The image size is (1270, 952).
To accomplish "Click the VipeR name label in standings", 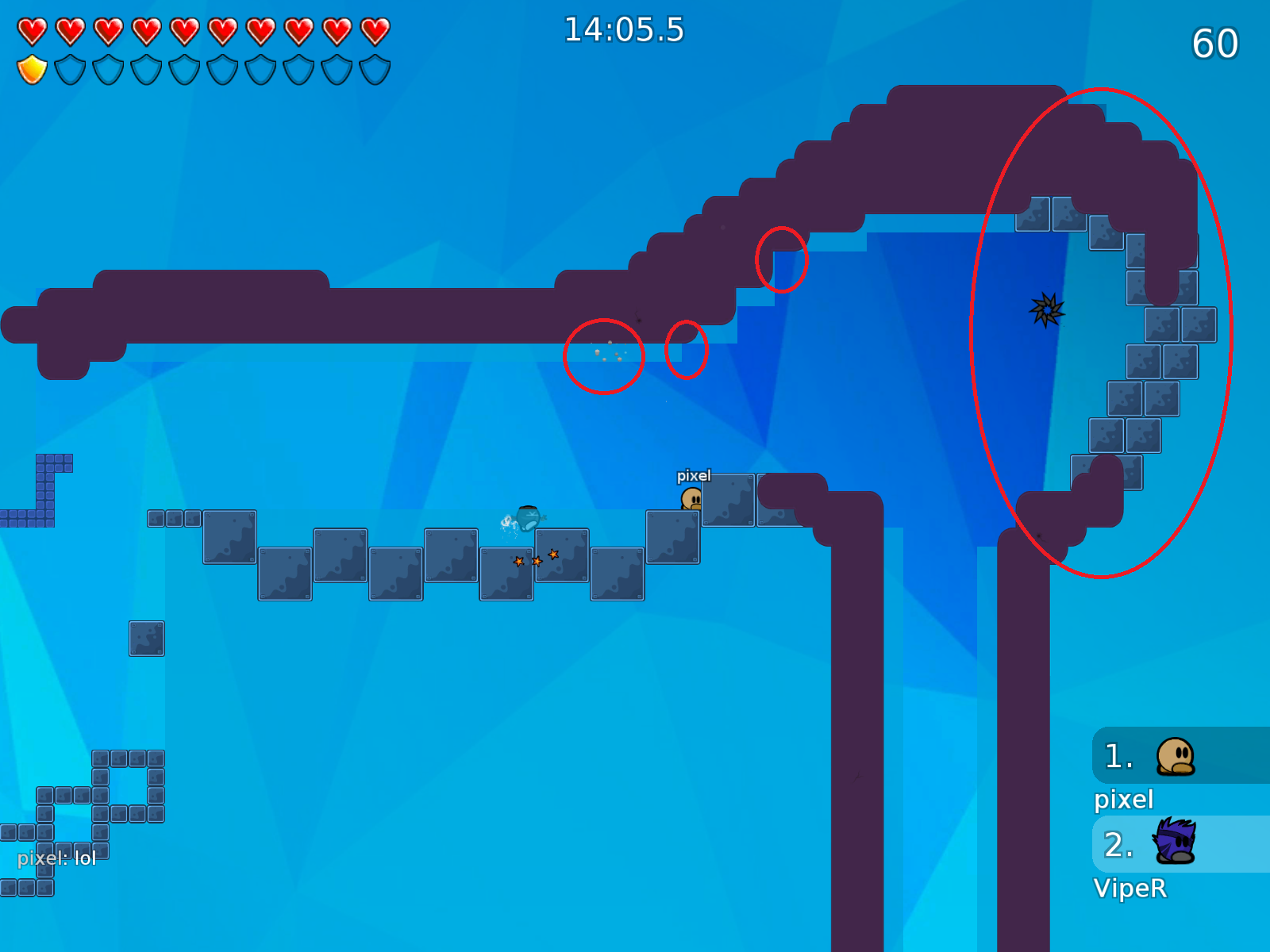I will (1132, 889).
